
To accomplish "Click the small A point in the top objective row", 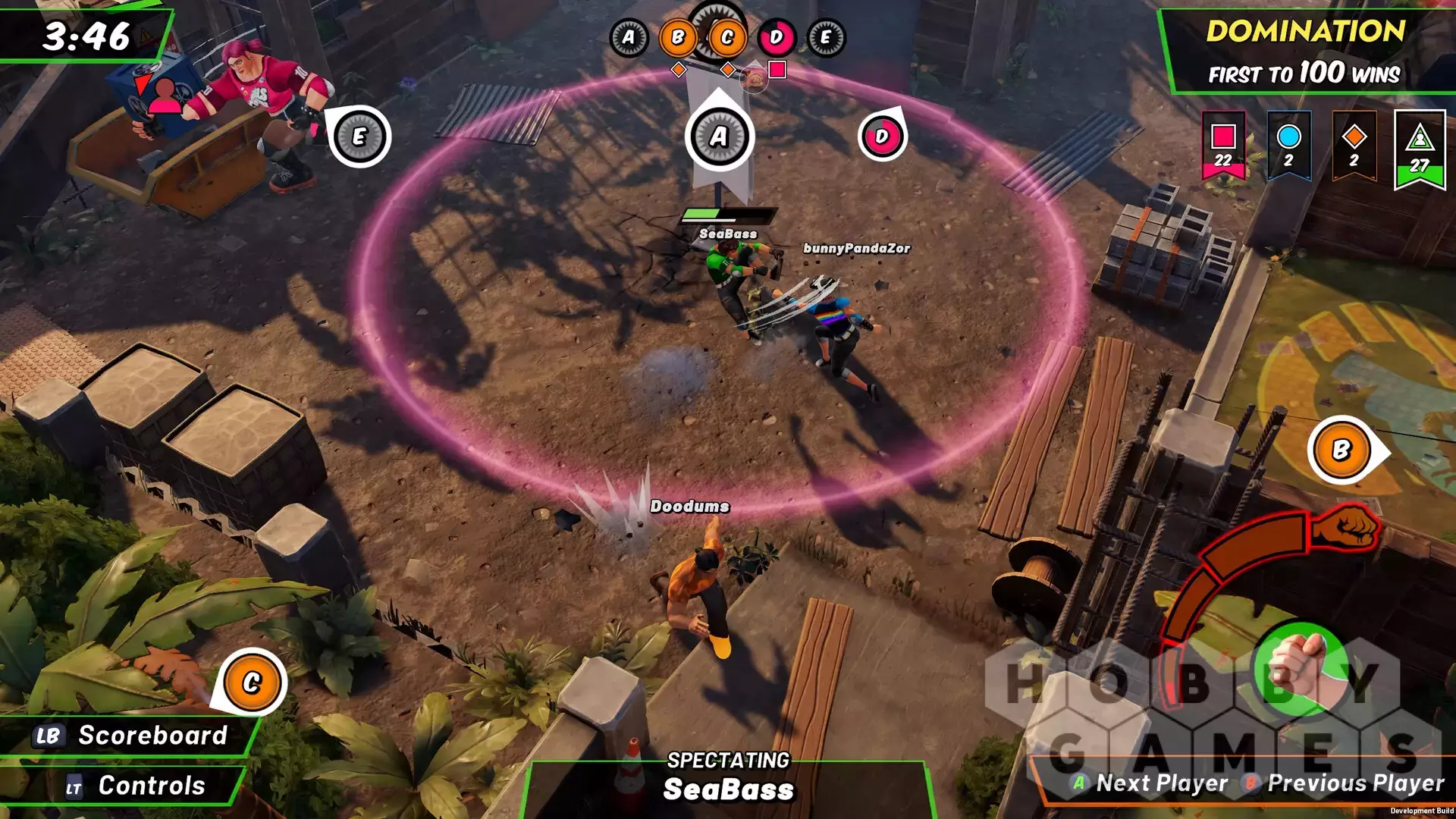I will coord(629,37).
